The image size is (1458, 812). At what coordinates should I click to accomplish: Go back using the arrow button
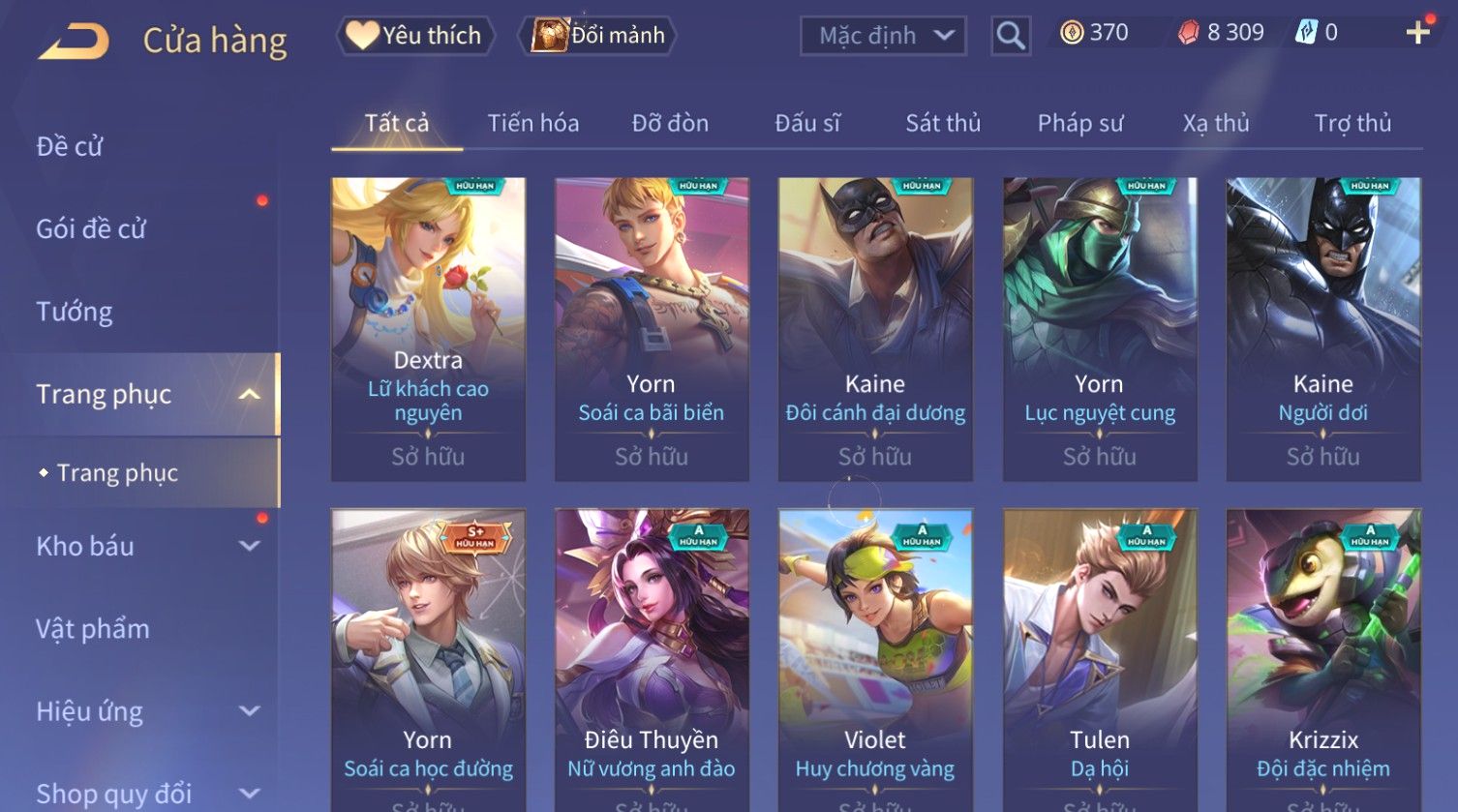coord(74,41)
